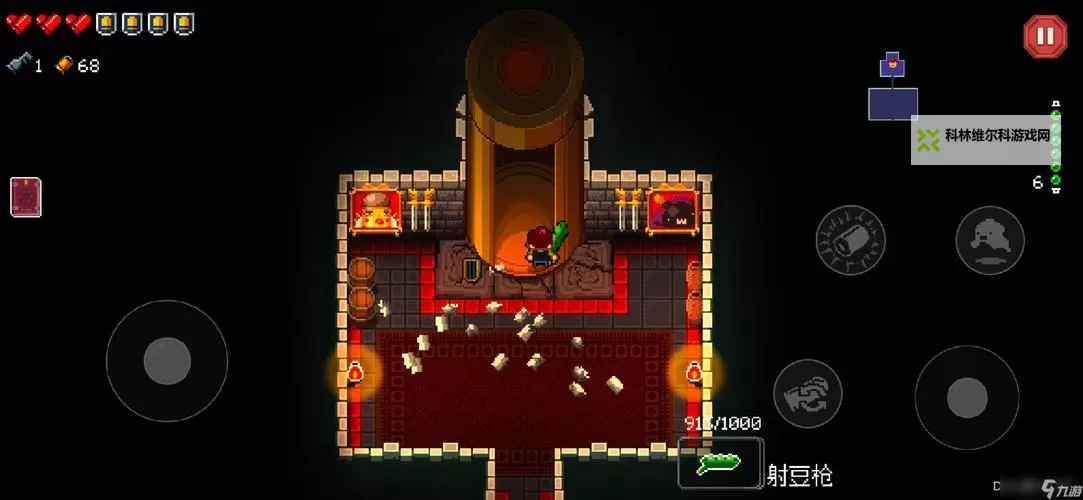The width and height of the screenshot is (1083, 500).
Task: Tap the left movement joystick
Action: pos(166,361)
